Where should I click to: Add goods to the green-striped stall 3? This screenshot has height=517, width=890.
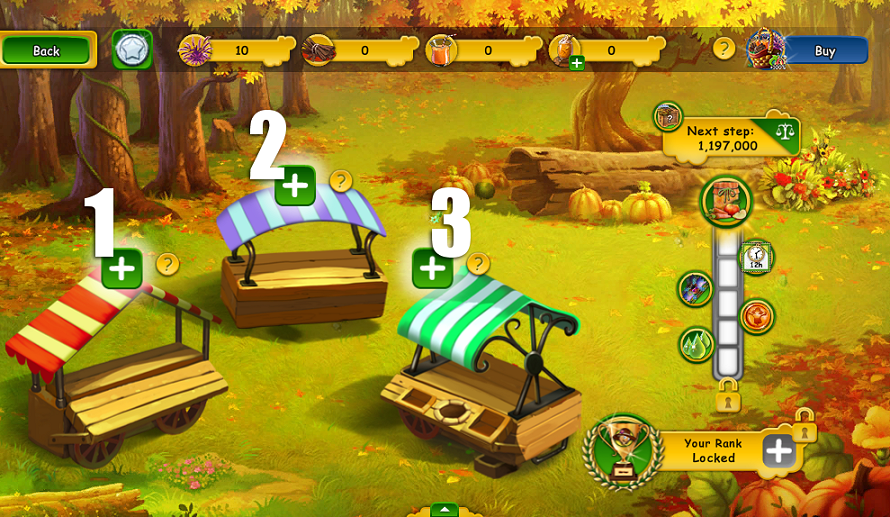432,268
